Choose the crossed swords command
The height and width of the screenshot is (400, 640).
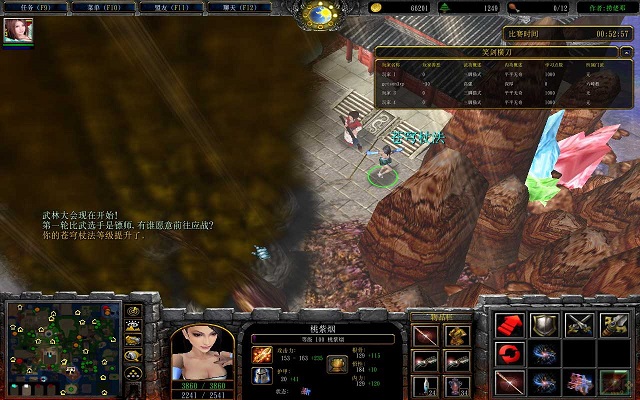click(x=579, y=324)
